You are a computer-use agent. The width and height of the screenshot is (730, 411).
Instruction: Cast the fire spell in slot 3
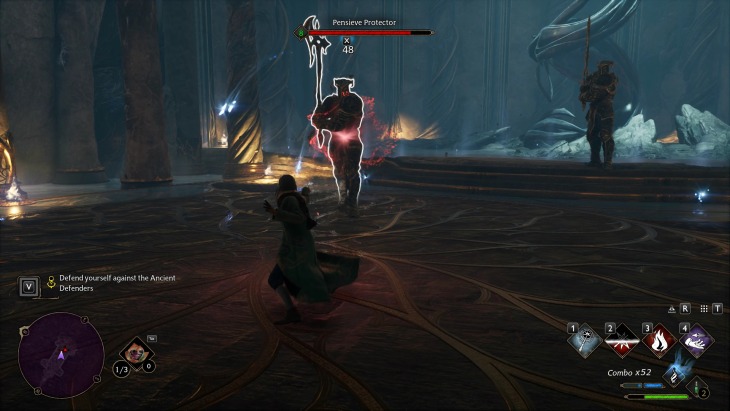tap(659, 341)
